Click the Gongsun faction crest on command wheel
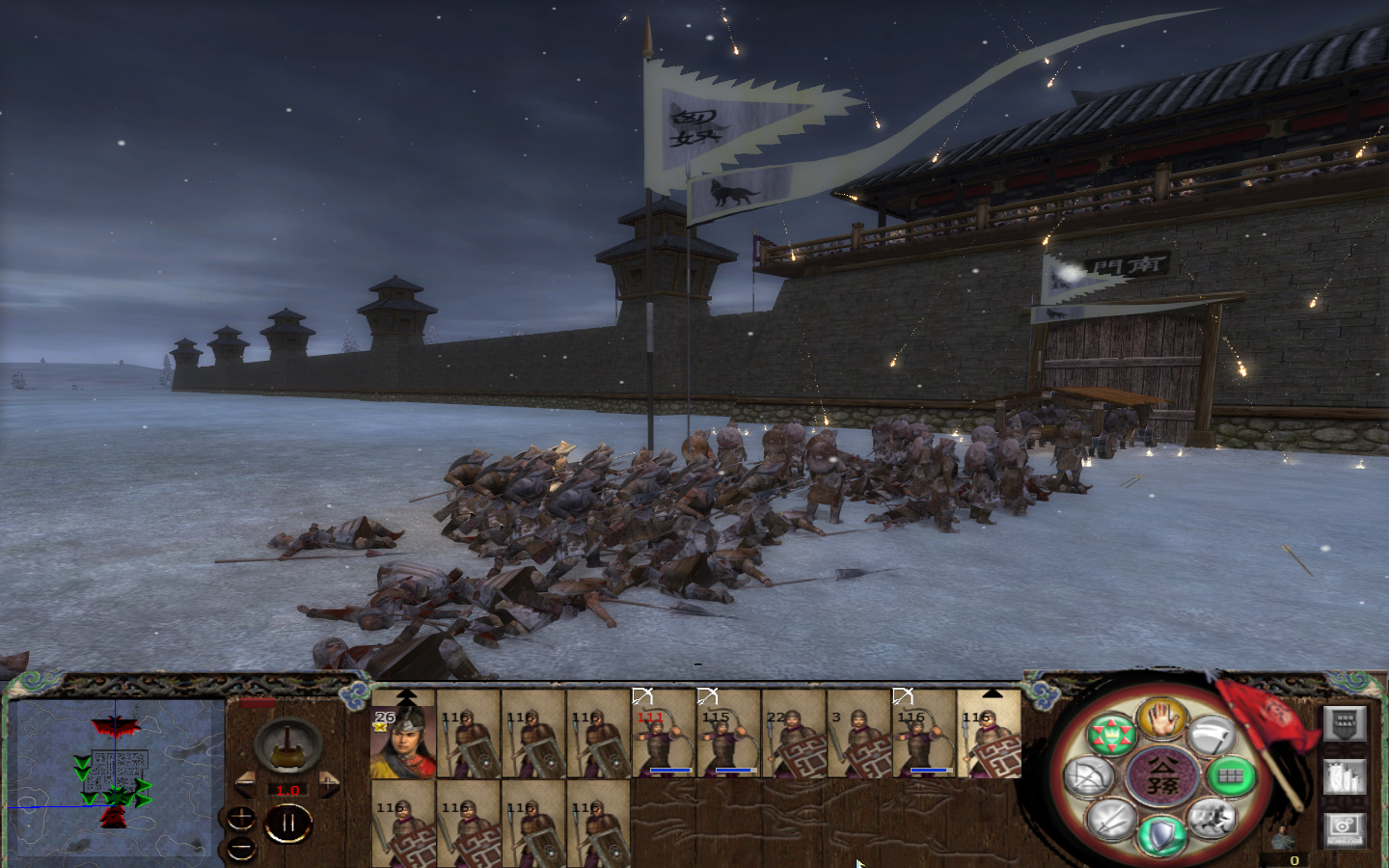Viewport: 1389px width, 868px height. pyautogui.click(x=1161, y=774)
